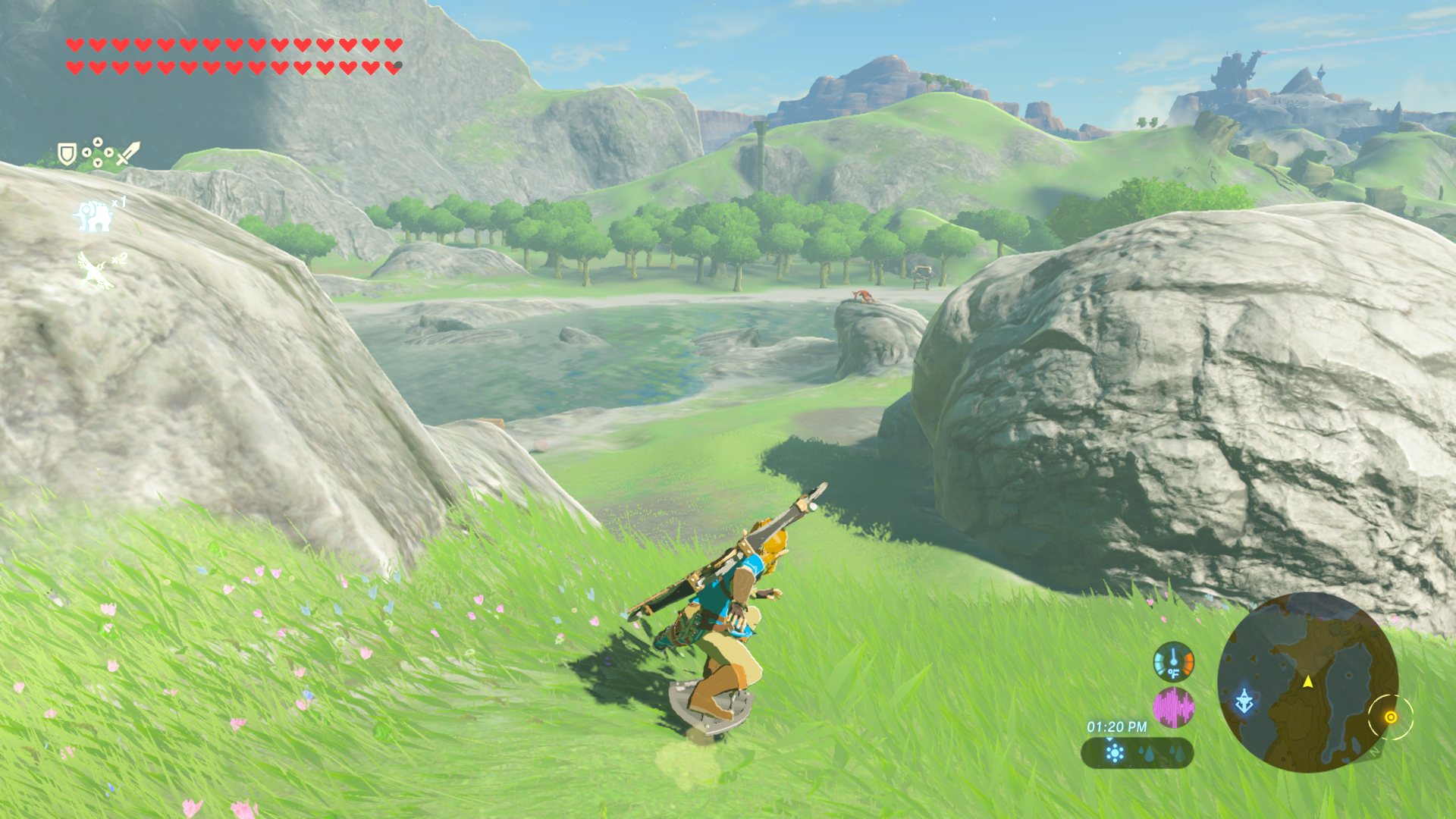This screenshot has height=819, width=1456.
Task: Open the circular minimap
Action: point(1307,682)
